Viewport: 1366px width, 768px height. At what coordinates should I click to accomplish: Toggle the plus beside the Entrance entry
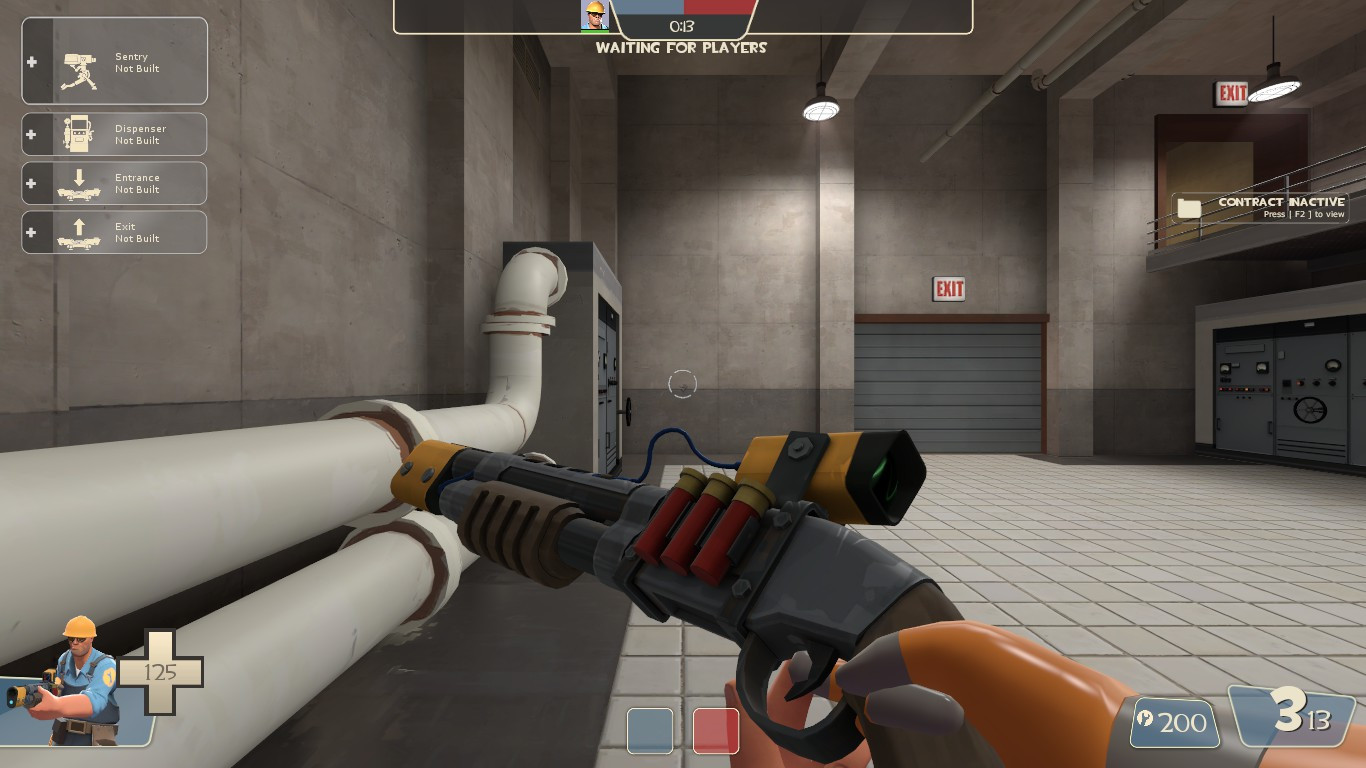tap(33, 182)
